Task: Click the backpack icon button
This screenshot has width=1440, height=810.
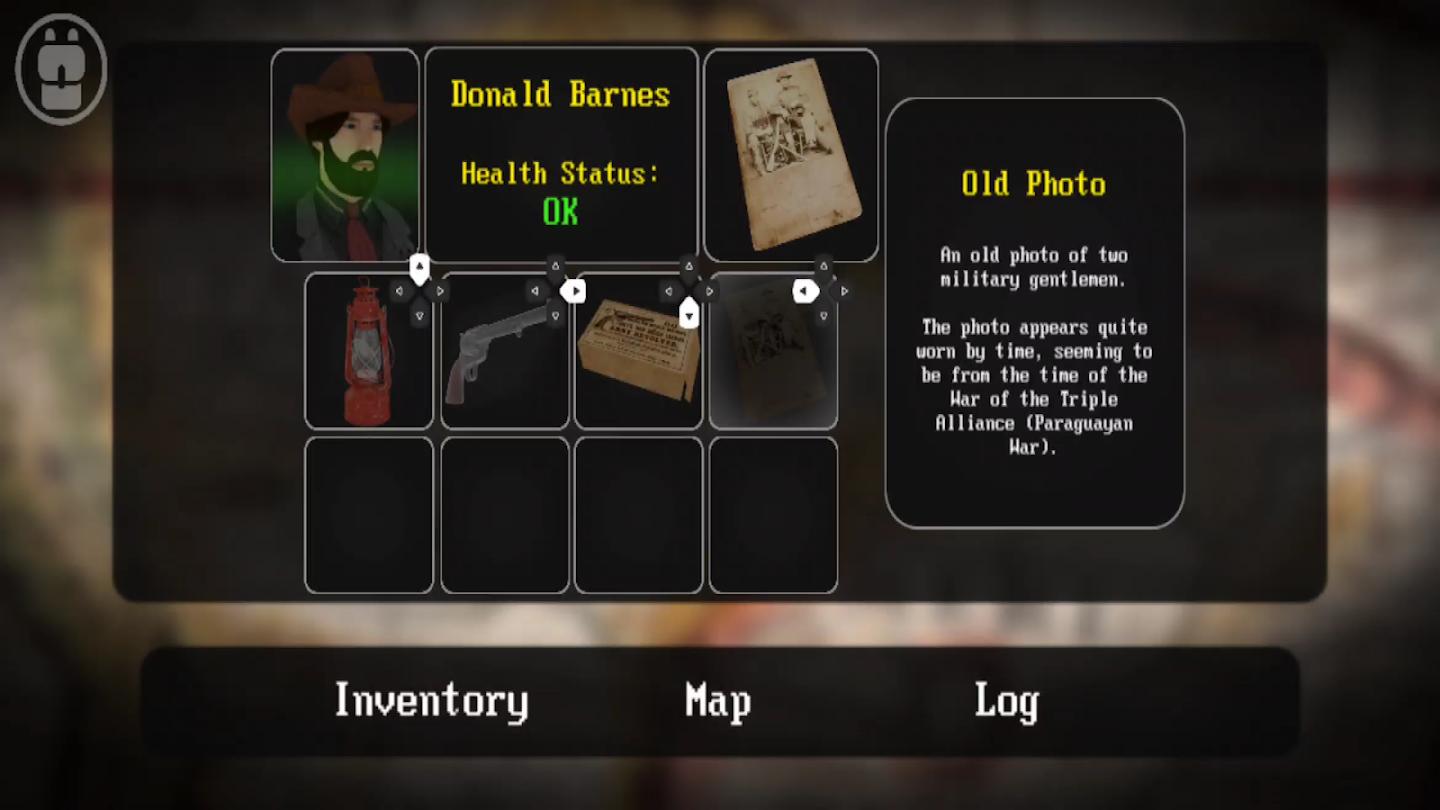Action: (61, 69)
